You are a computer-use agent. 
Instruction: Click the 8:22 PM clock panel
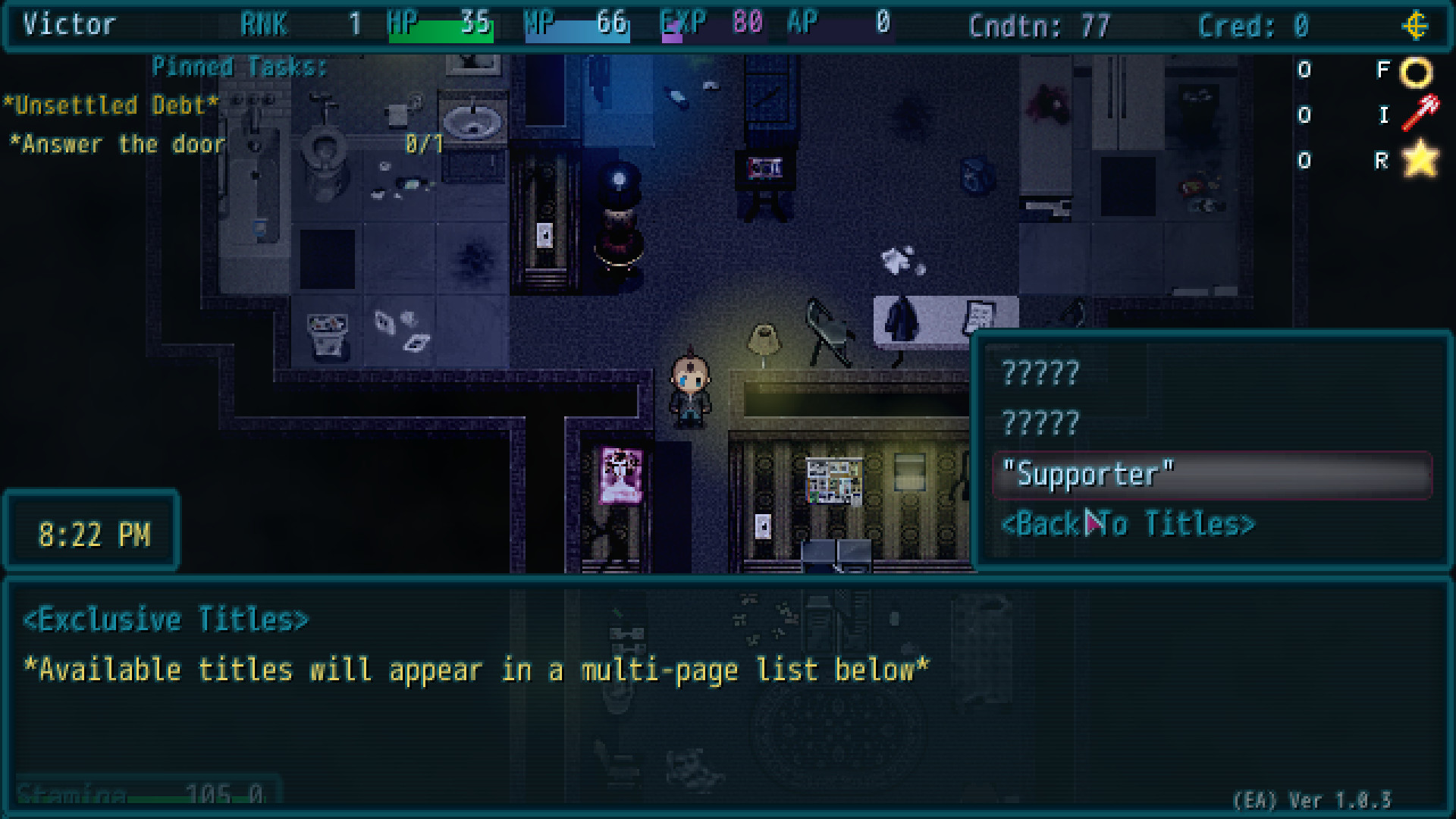[x=93, y=532]
